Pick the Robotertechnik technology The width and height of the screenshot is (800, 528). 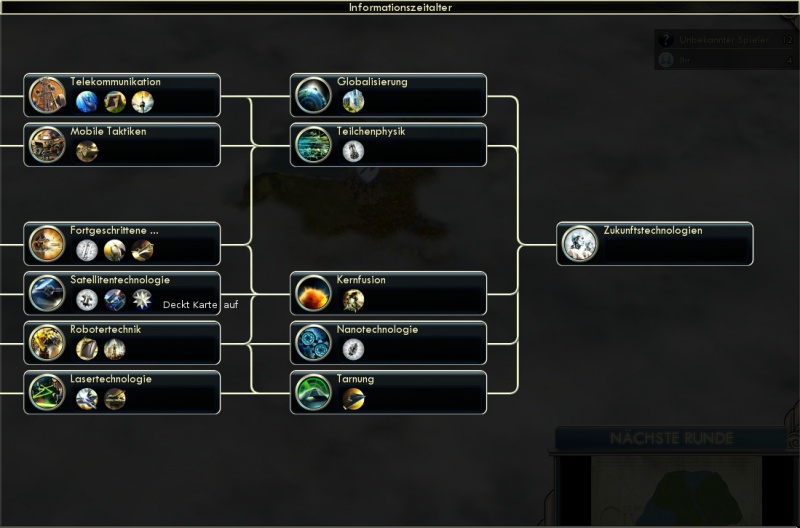[x=122, y=343]
